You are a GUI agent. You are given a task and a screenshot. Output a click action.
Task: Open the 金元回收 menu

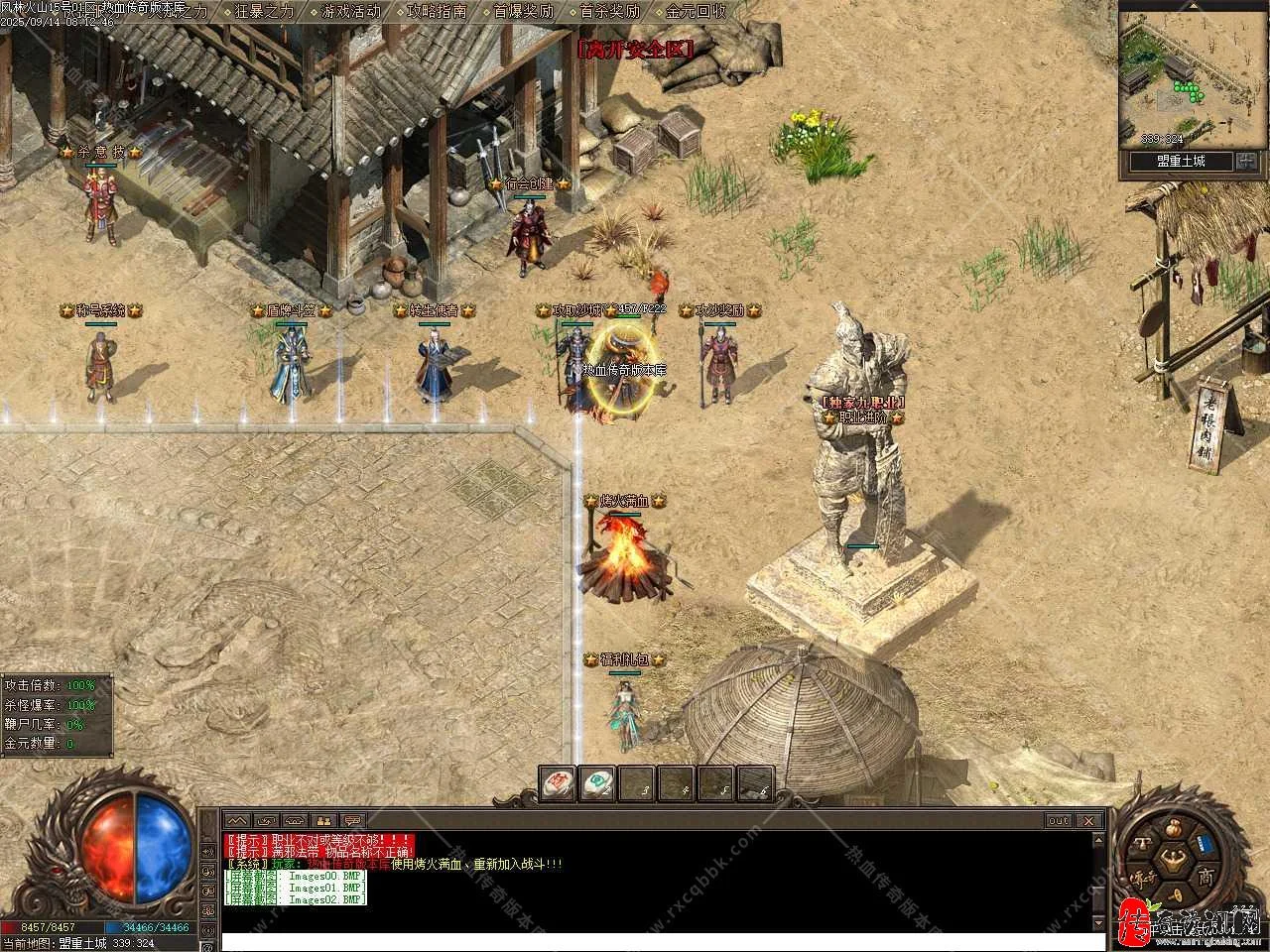(x=696, y=12)
